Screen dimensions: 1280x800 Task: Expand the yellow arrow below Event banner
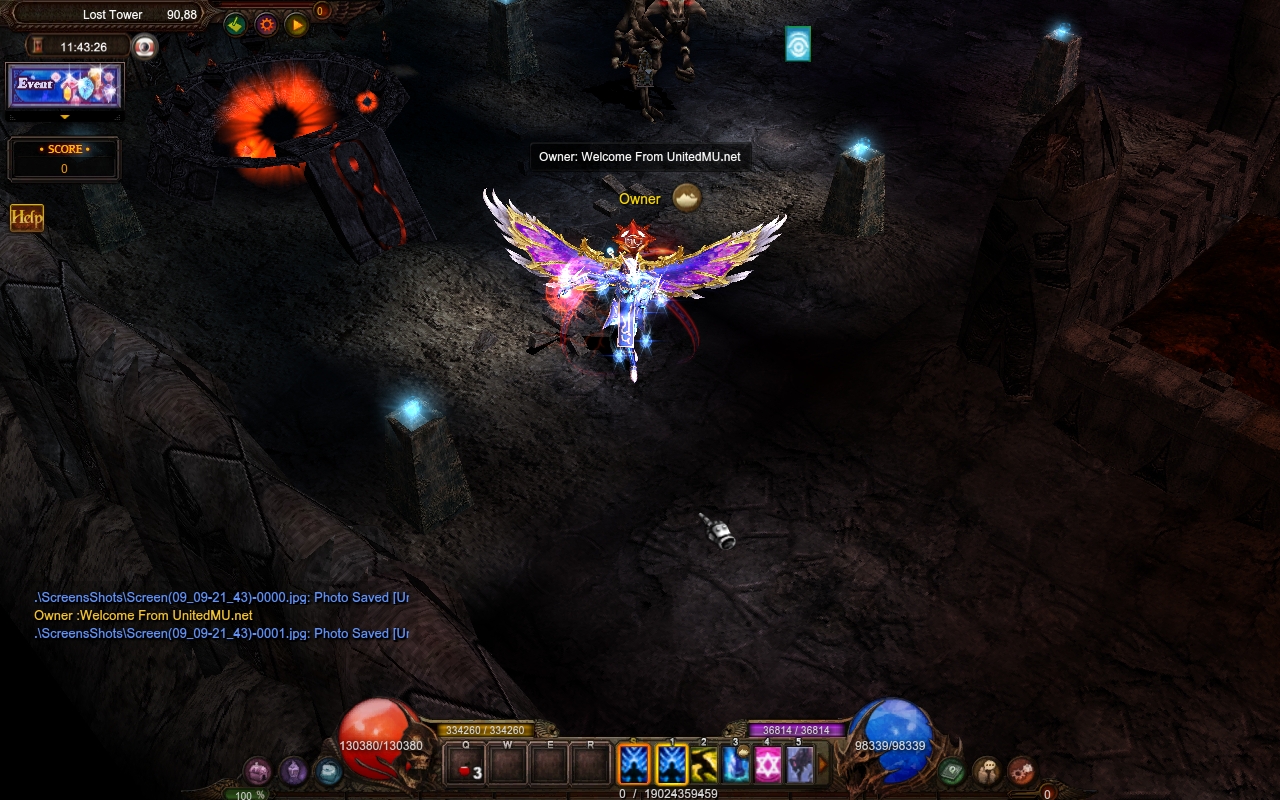pos(65,117)
